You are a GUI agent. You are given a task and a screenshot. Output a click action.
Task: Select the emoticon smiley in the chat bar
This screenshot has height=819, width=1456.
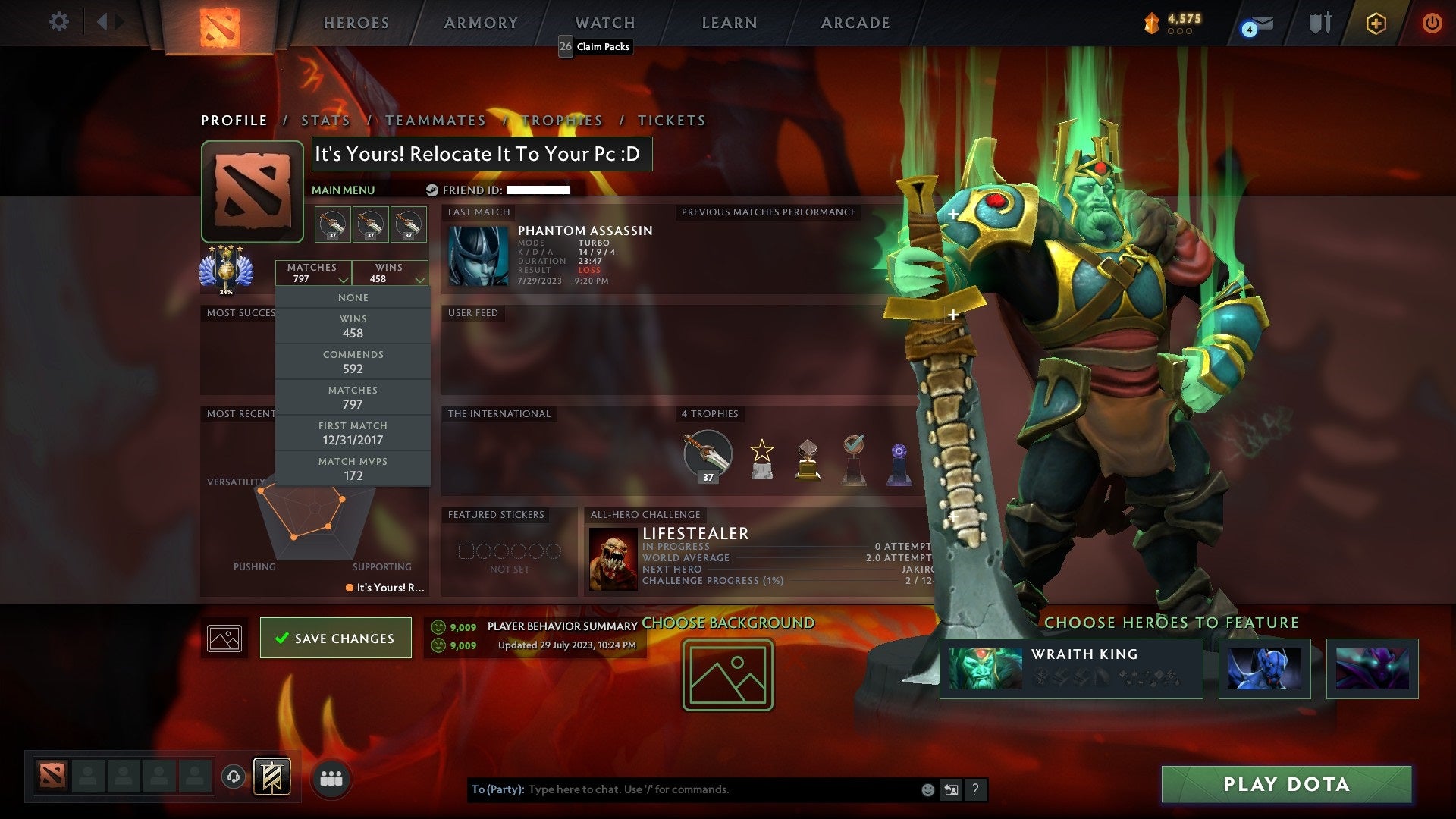[927, 789]
